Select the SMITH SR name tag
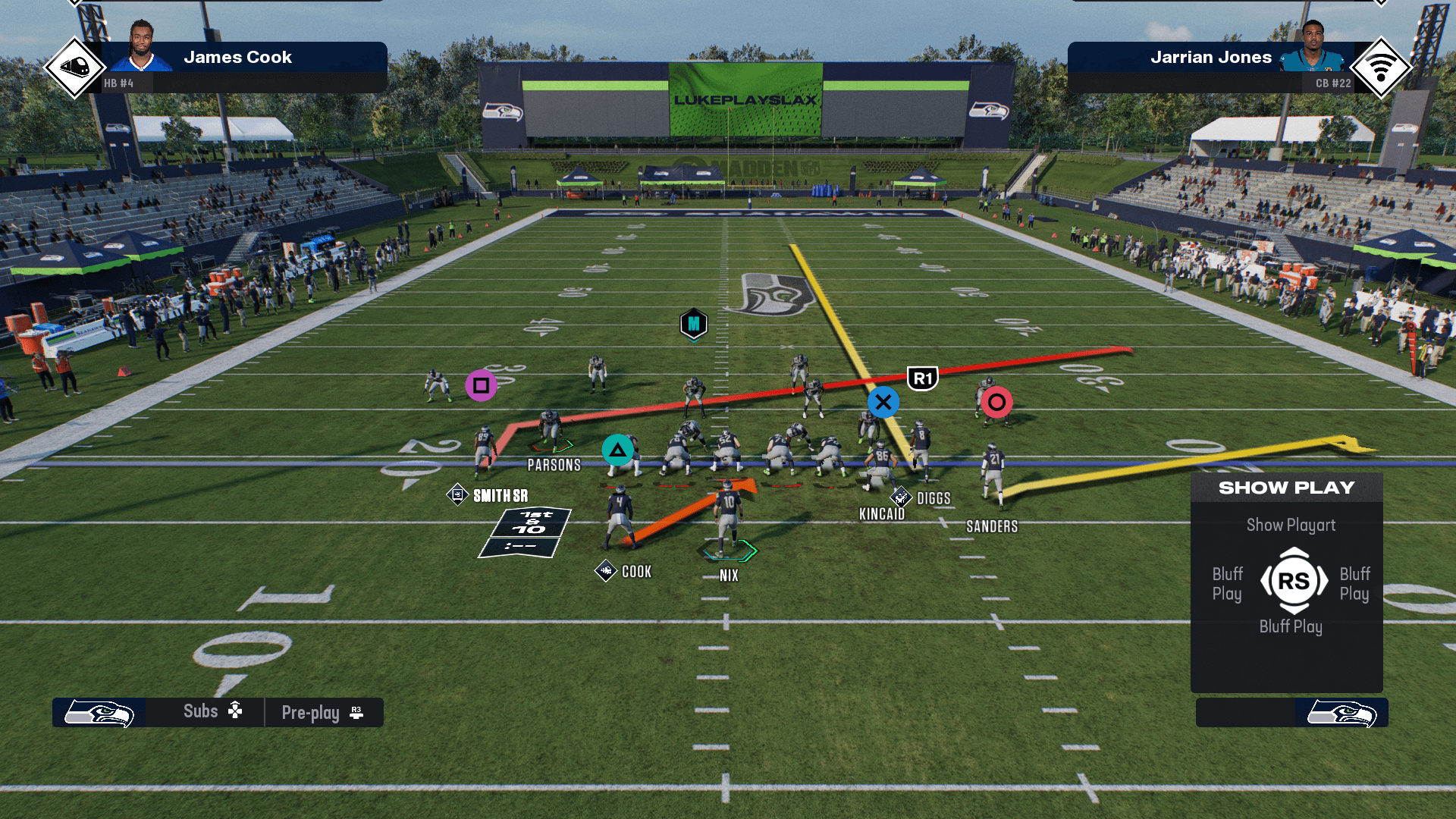The width and height of the screenshot is (1456, 819). click(x=500, y=496)
